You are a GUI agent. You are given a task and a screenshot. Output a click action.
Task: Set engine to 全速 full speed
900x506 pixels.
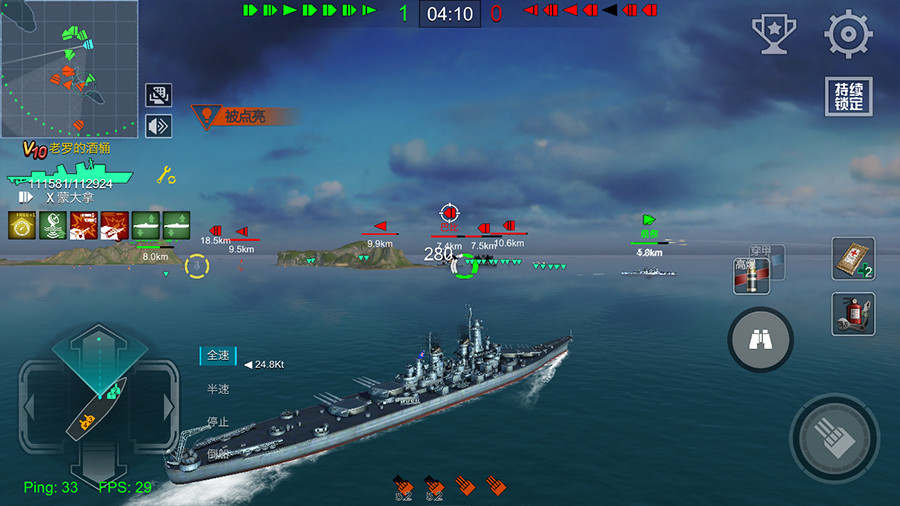(x=218, y=355)
